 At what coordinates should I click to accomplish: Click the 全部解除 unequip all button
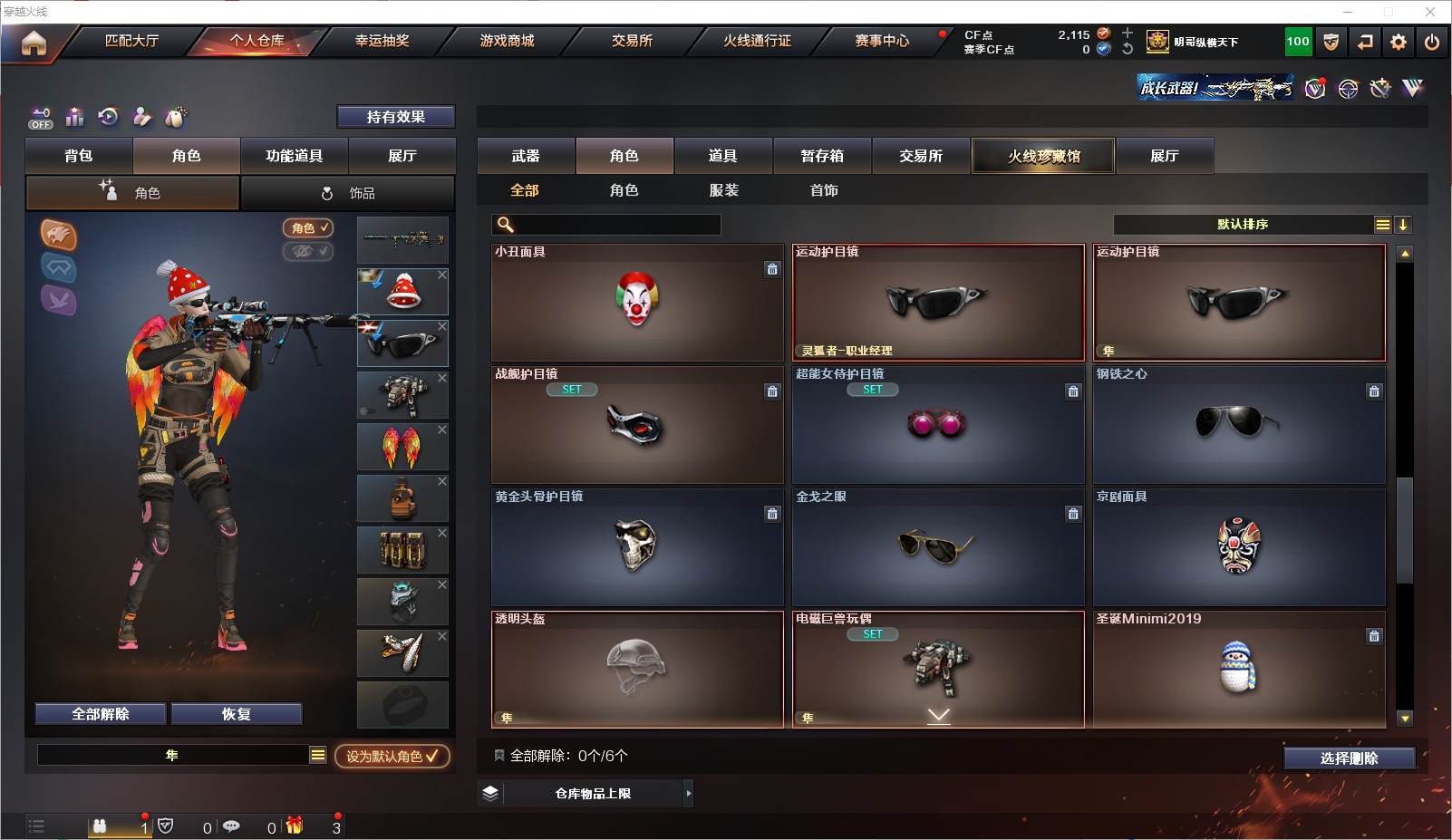(101, 714)
